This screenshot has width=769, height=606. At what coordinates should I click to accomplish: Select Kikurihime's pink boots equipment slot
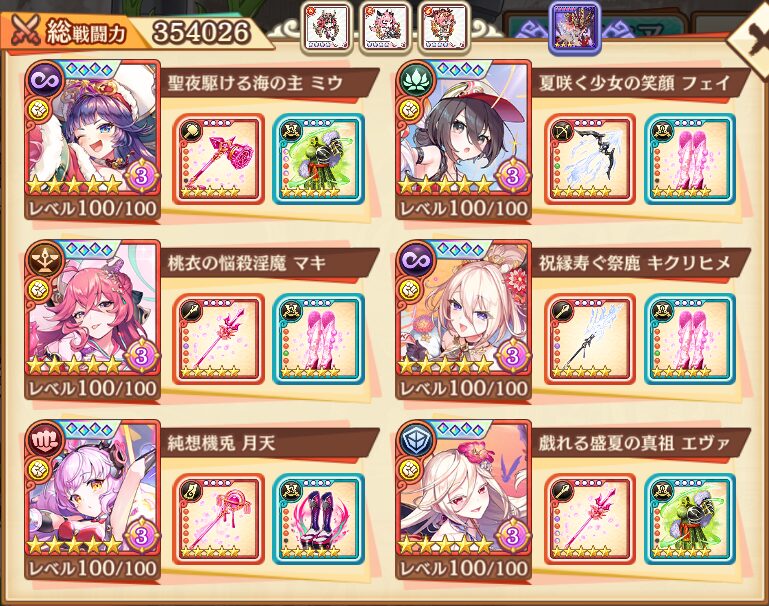pos(690,338)
